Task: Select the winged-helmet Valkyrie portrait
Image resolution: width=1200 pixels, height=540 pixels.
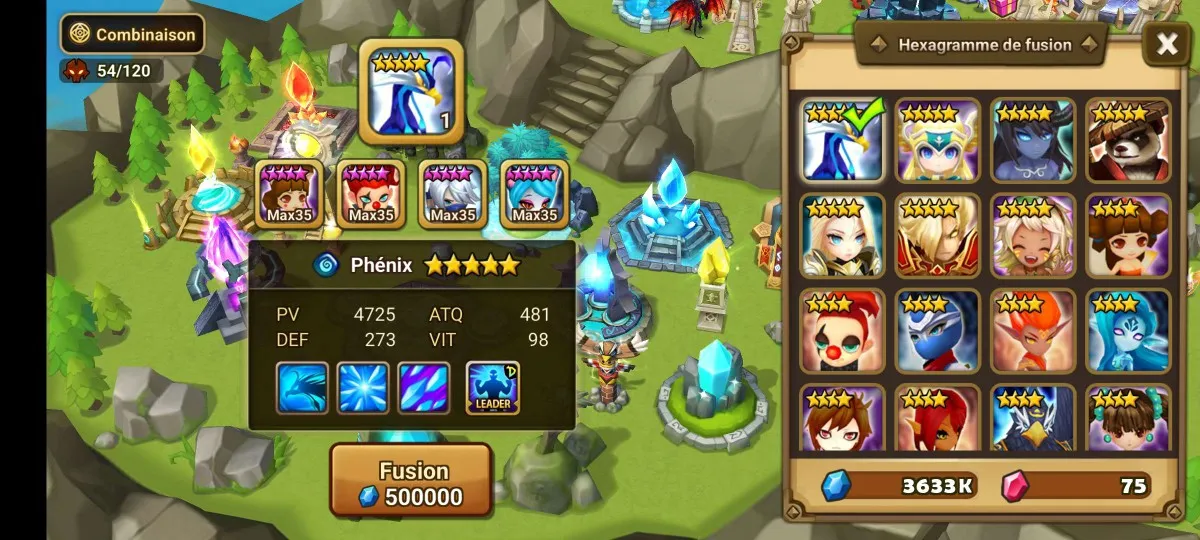Action: coord(937,140)
